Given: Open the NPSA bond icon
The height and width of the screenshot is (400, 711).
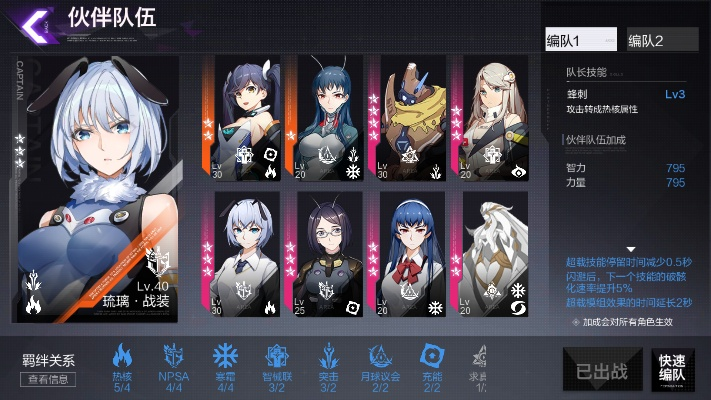Looking at the screenshot, I should coord(174,357).
